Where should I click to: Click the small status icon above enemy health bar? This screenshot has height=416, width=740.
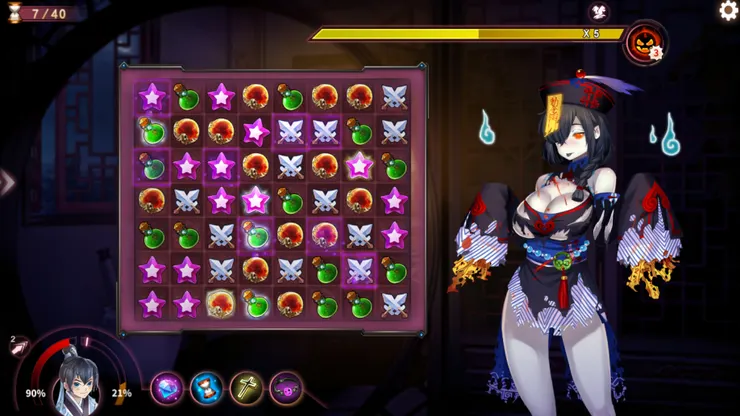(599, 13)
